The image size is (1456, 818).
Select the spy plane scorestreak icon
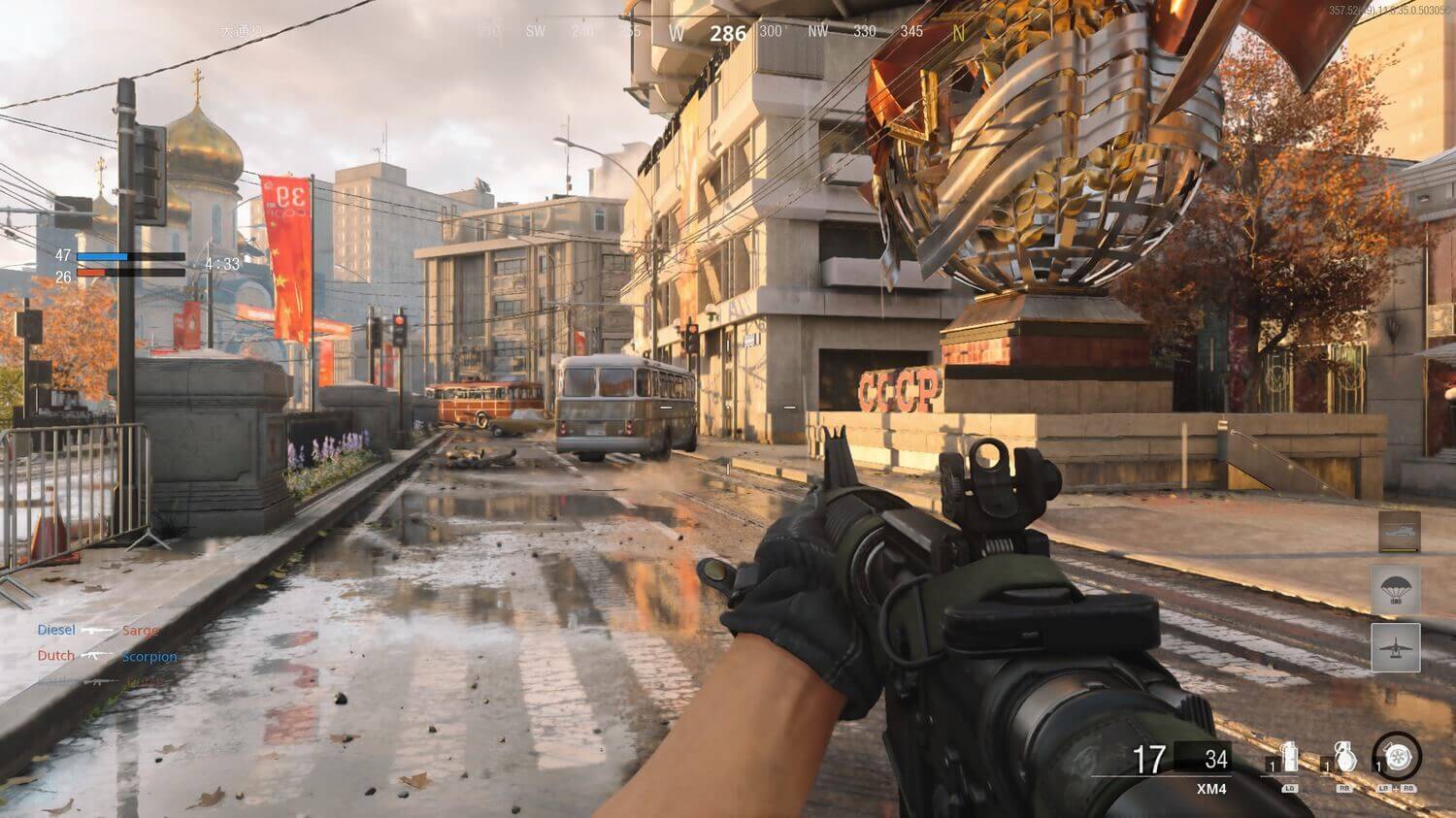point(1396,647)
